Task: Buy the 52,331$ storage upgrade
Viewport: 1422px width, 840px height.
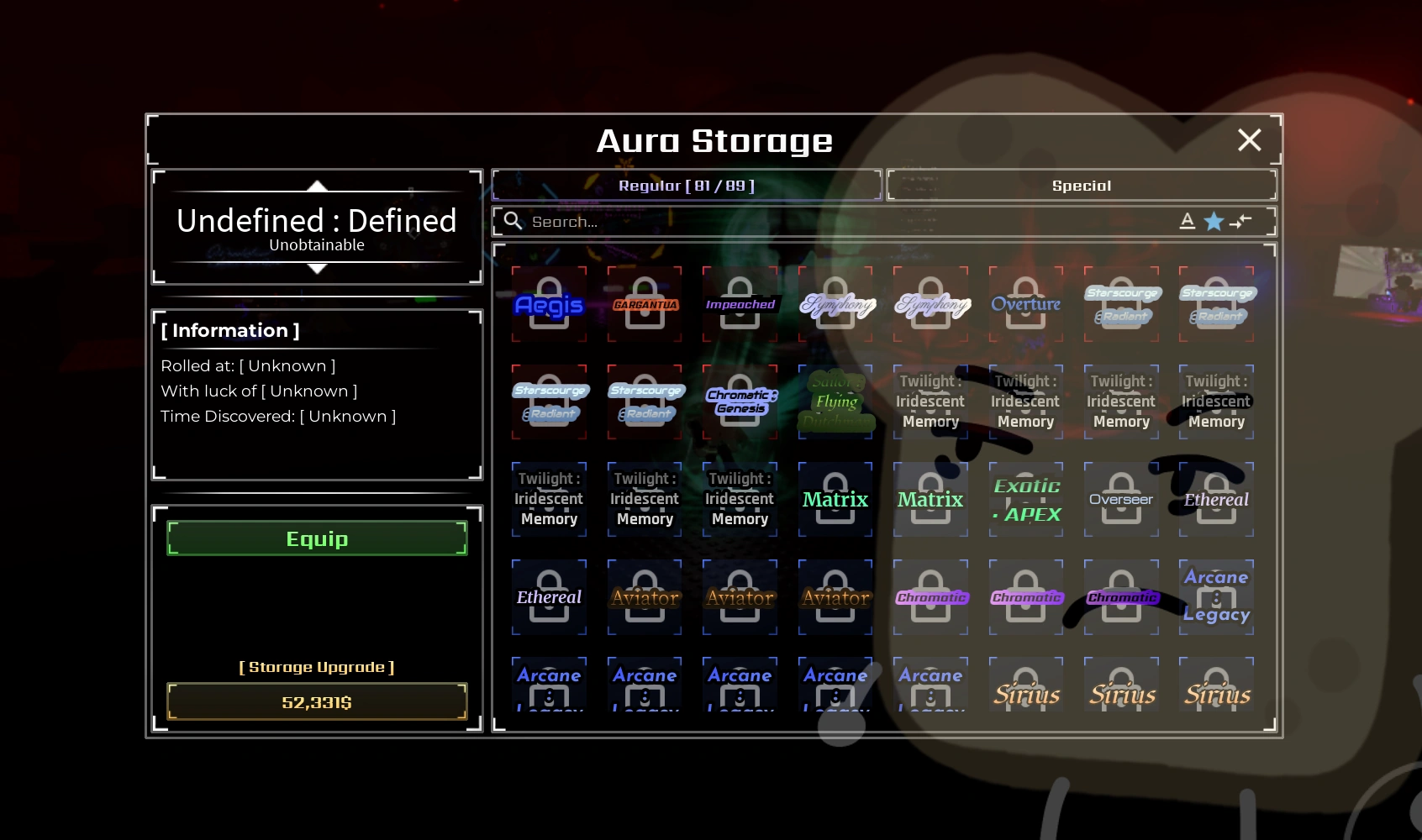Action: [317, 701]
